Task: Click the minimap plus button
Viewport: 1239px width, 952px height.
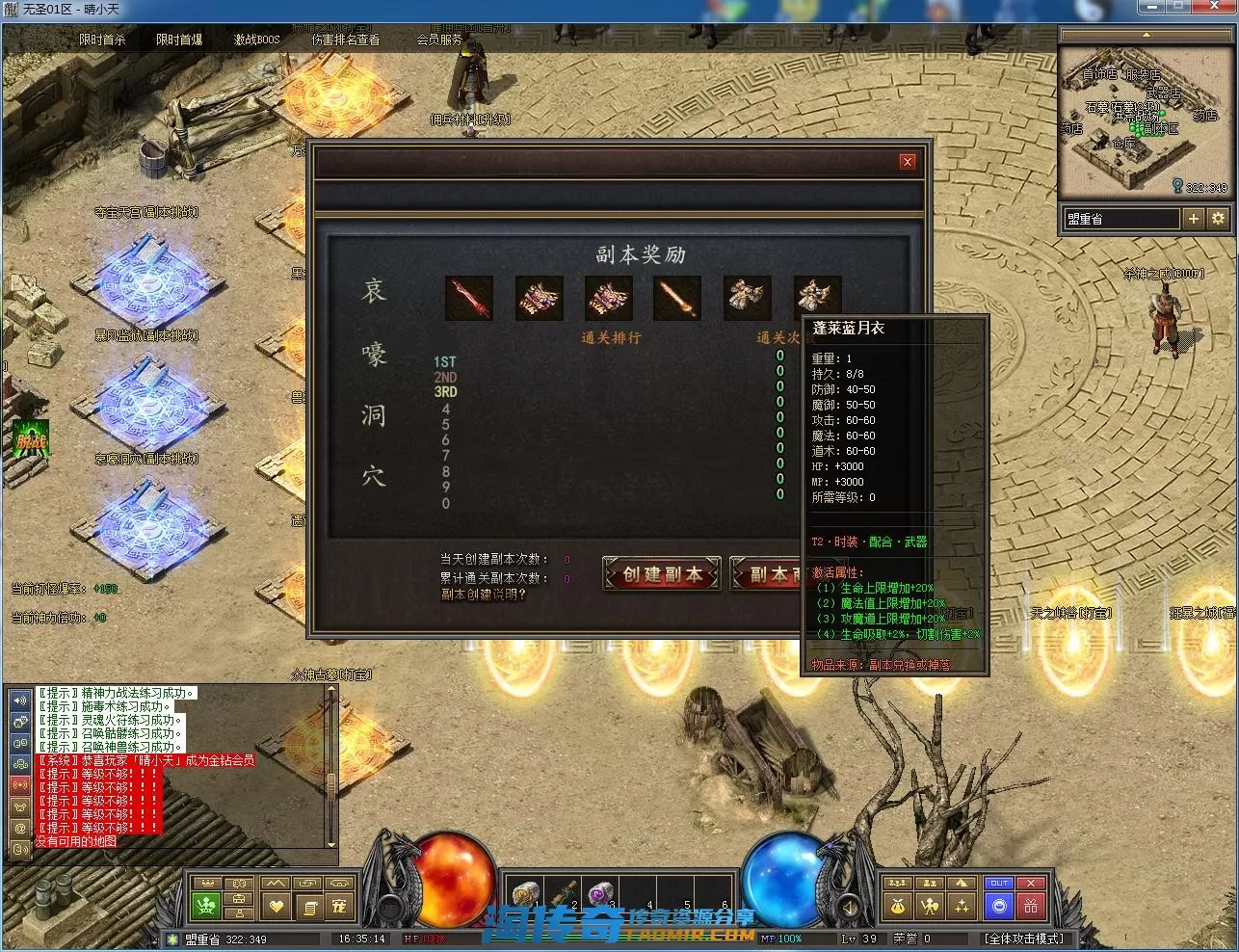Action: (x=1194, y=219)
